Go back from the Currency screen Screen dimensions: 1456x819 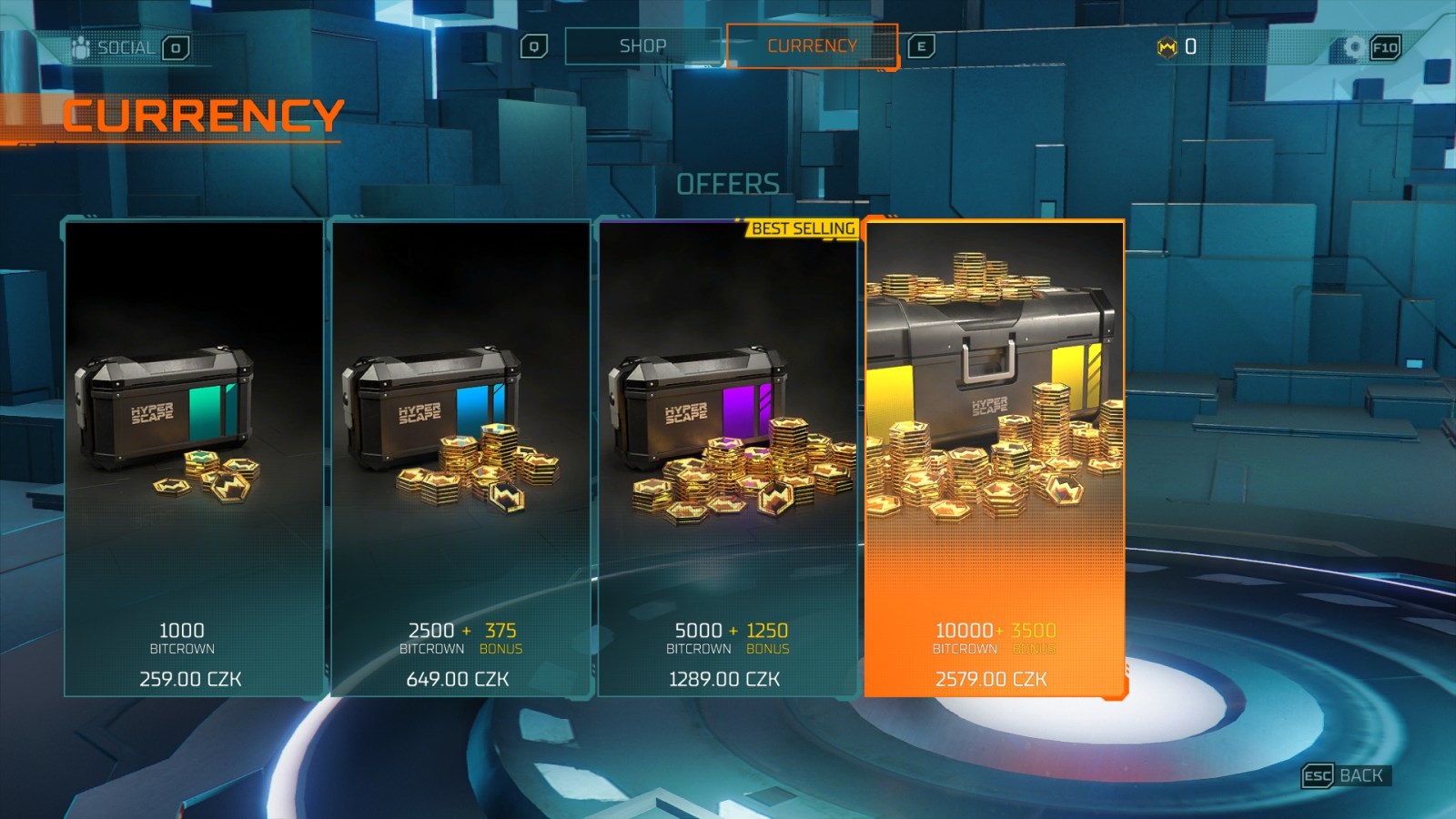[1345, 775]
